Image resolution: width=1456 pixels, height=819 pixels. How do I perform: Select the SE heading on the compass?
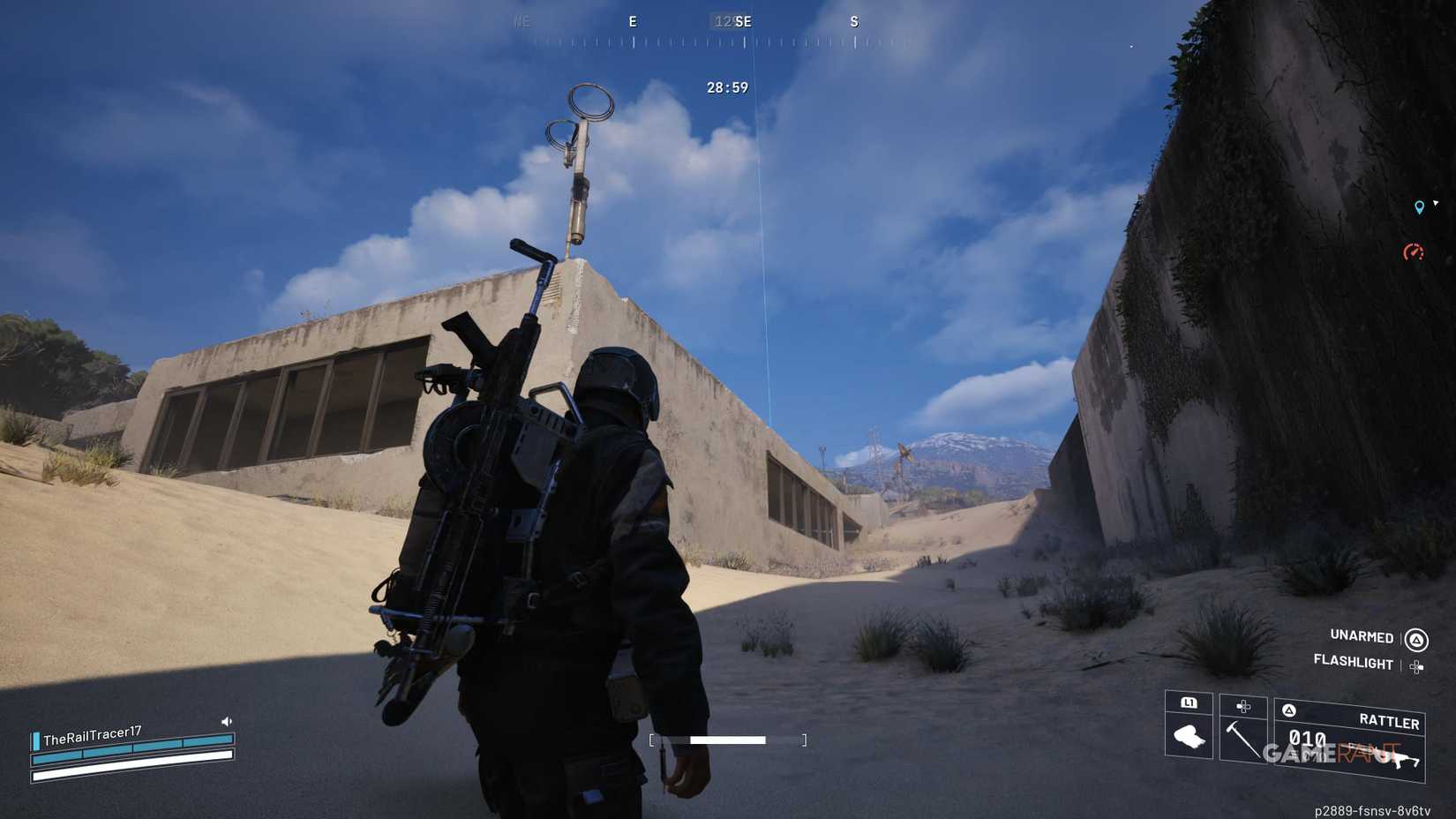click(744, 21)
